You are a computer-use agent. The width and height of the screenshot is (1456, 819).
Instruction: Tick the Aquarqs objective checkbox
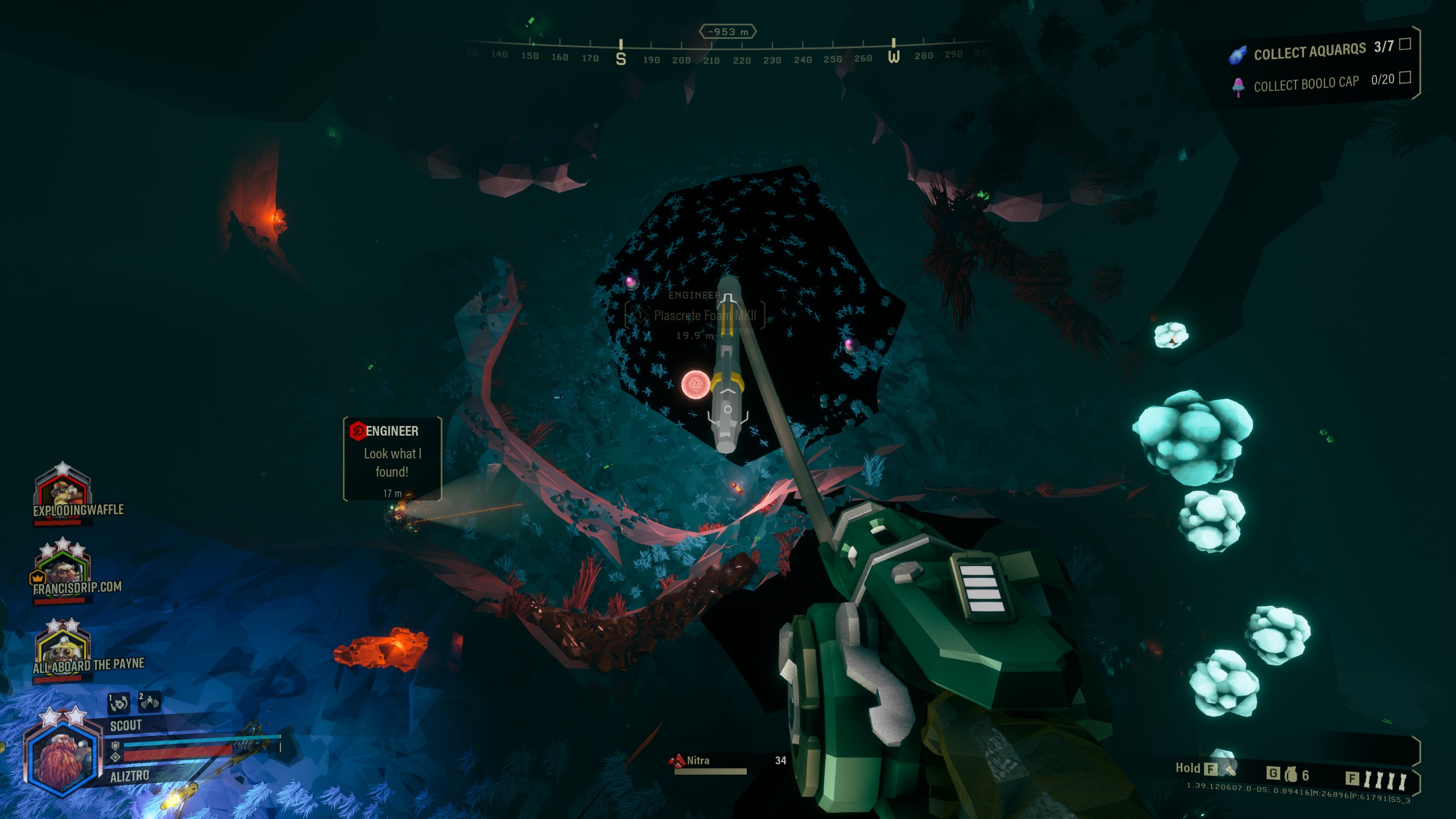click(x=1405, y=44)
